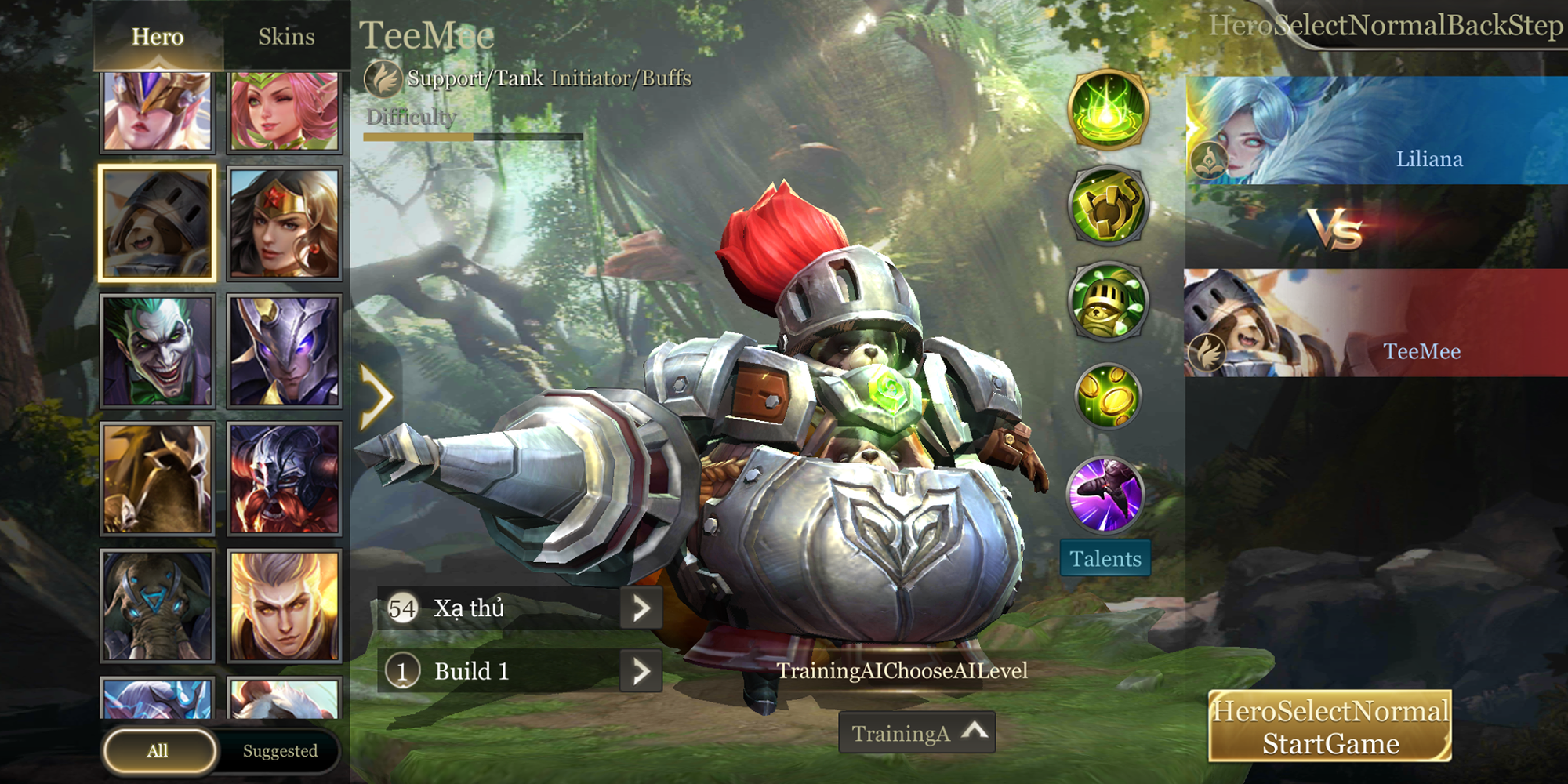This screenshot has width=1568, height=784.
Task: View the gold coins skill icon
Action: 1108,396
